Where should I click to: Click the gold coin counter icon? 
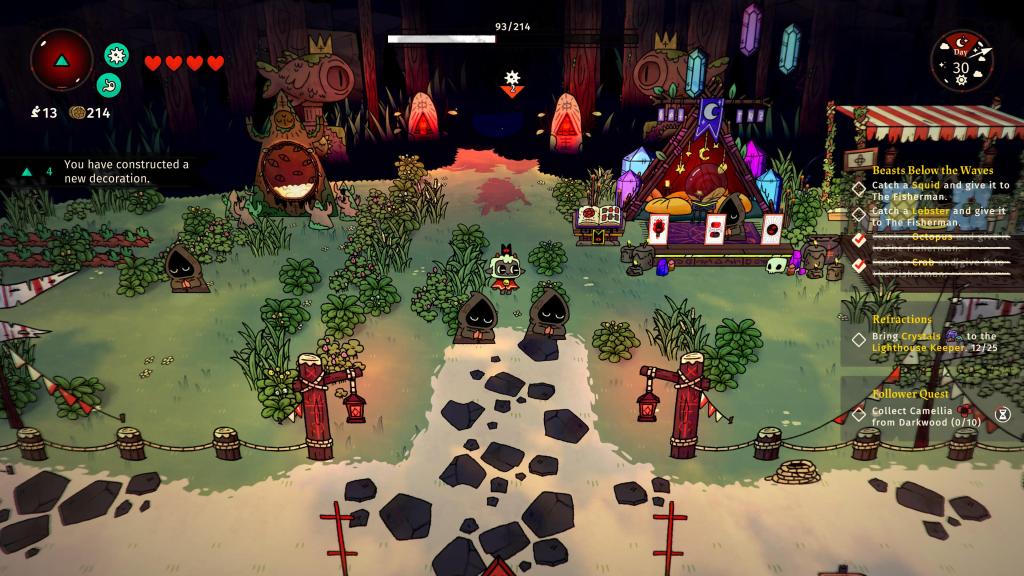pyautogui.click(x=76, y=113)
